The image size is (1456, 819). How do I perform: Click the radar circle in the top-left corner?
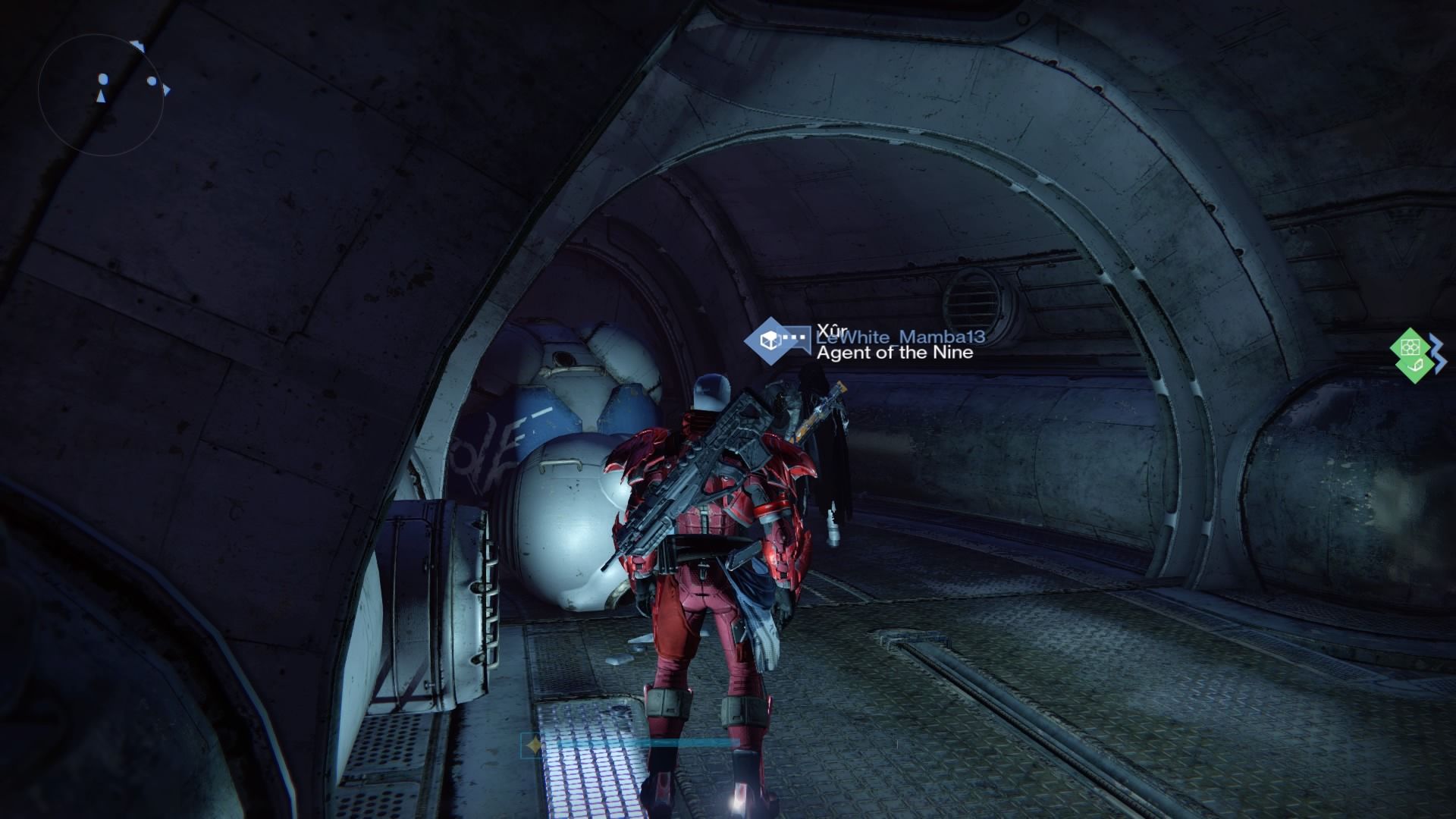coord(102,91)
